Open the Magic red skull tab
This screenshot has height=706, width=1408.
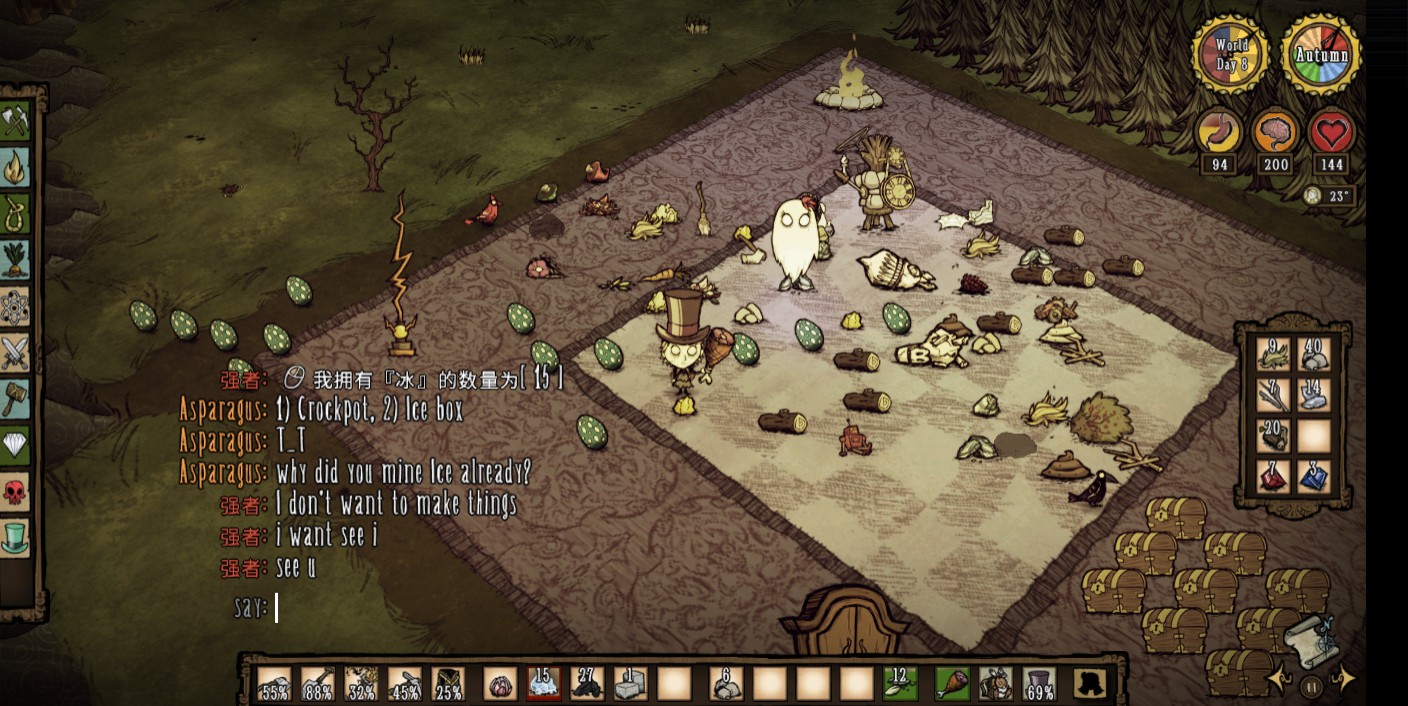click(15, 492)
